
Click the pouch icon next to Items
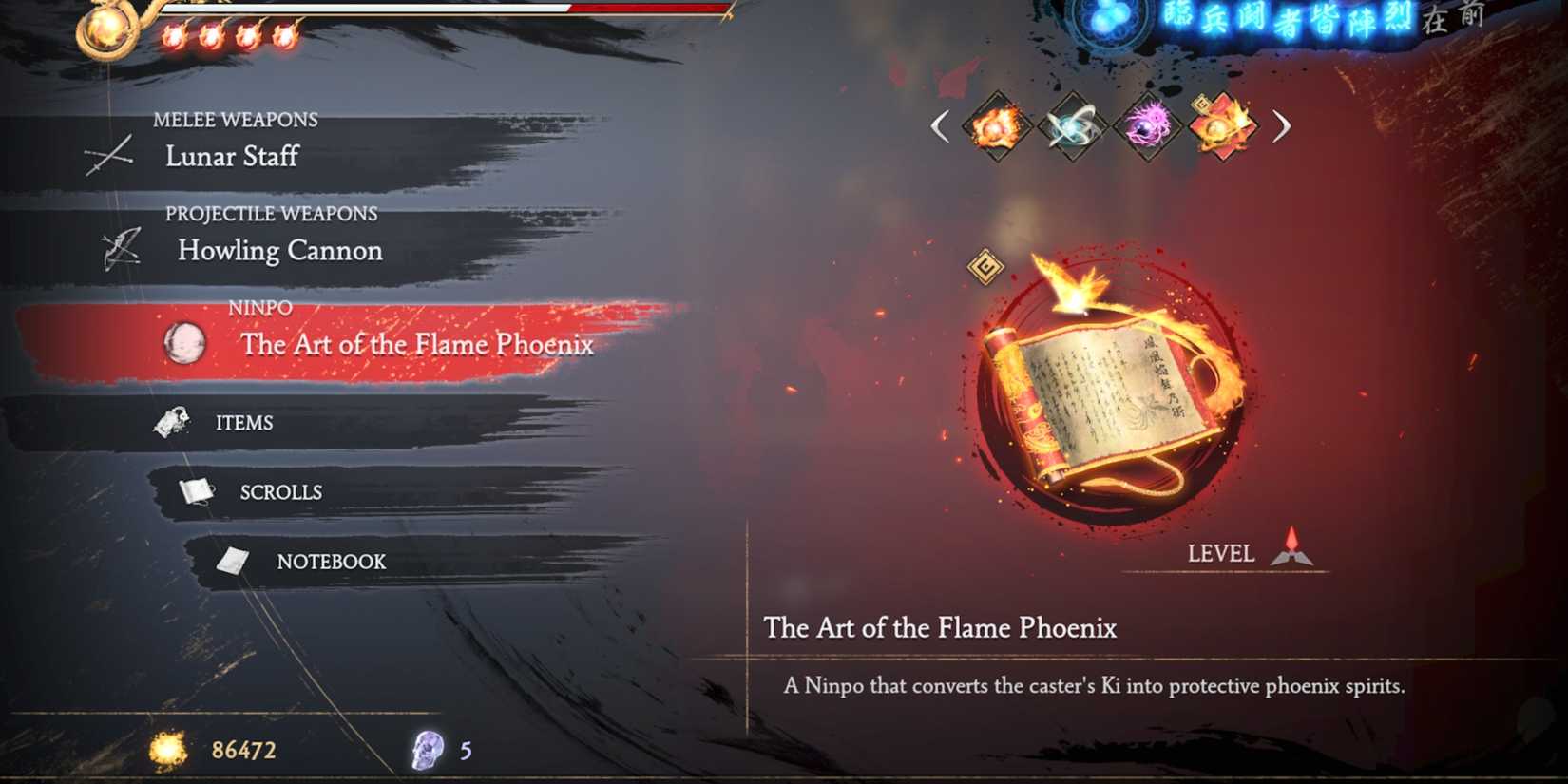coord(171,422)
